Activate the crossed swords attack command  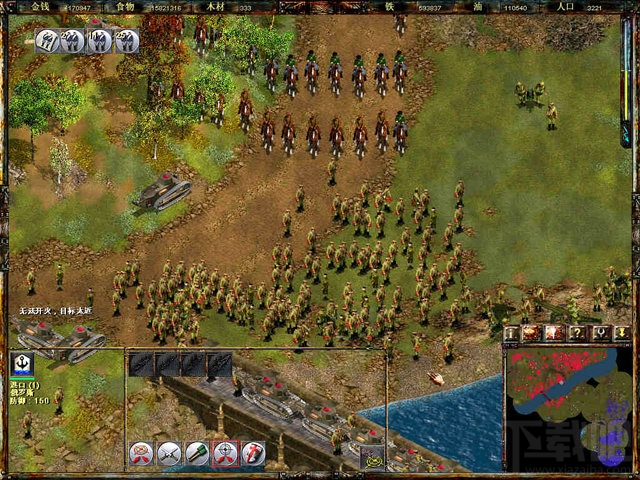tap(169, 454)
